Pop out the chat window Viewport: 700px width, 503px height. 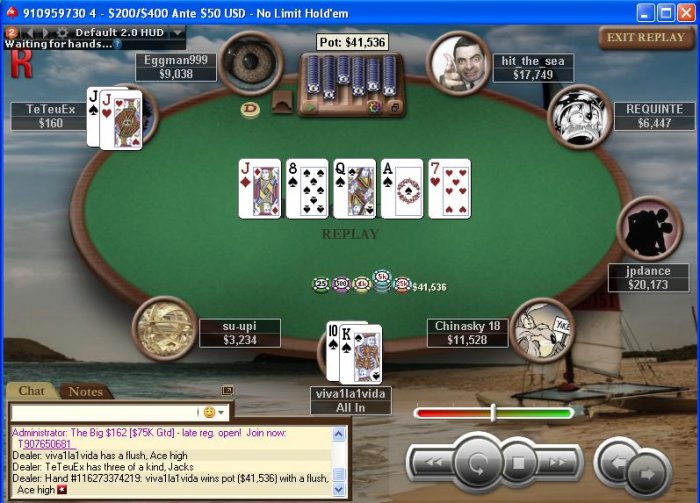227,391
